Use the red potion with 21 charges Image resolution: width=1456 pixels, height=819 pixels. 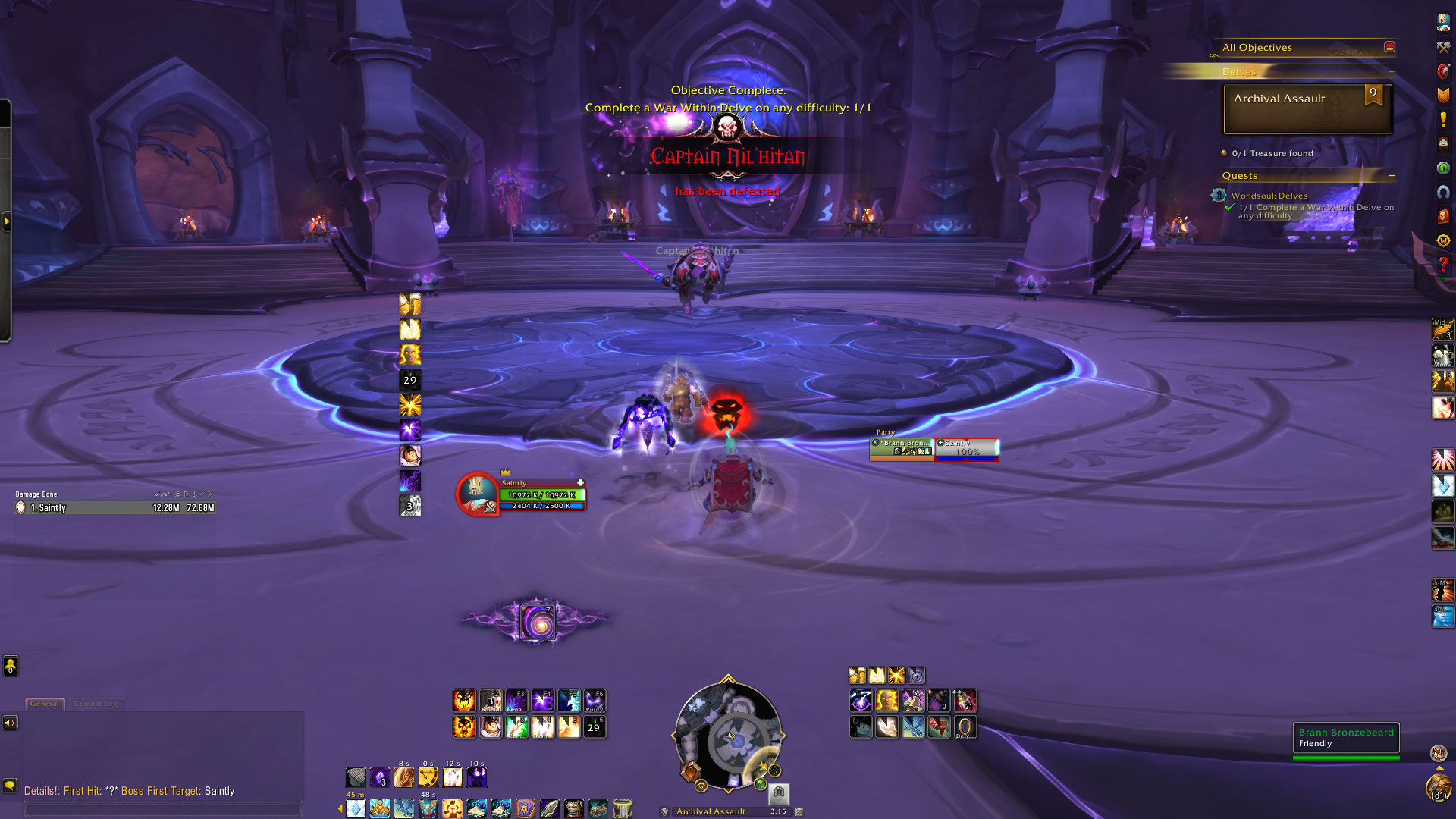965,701
